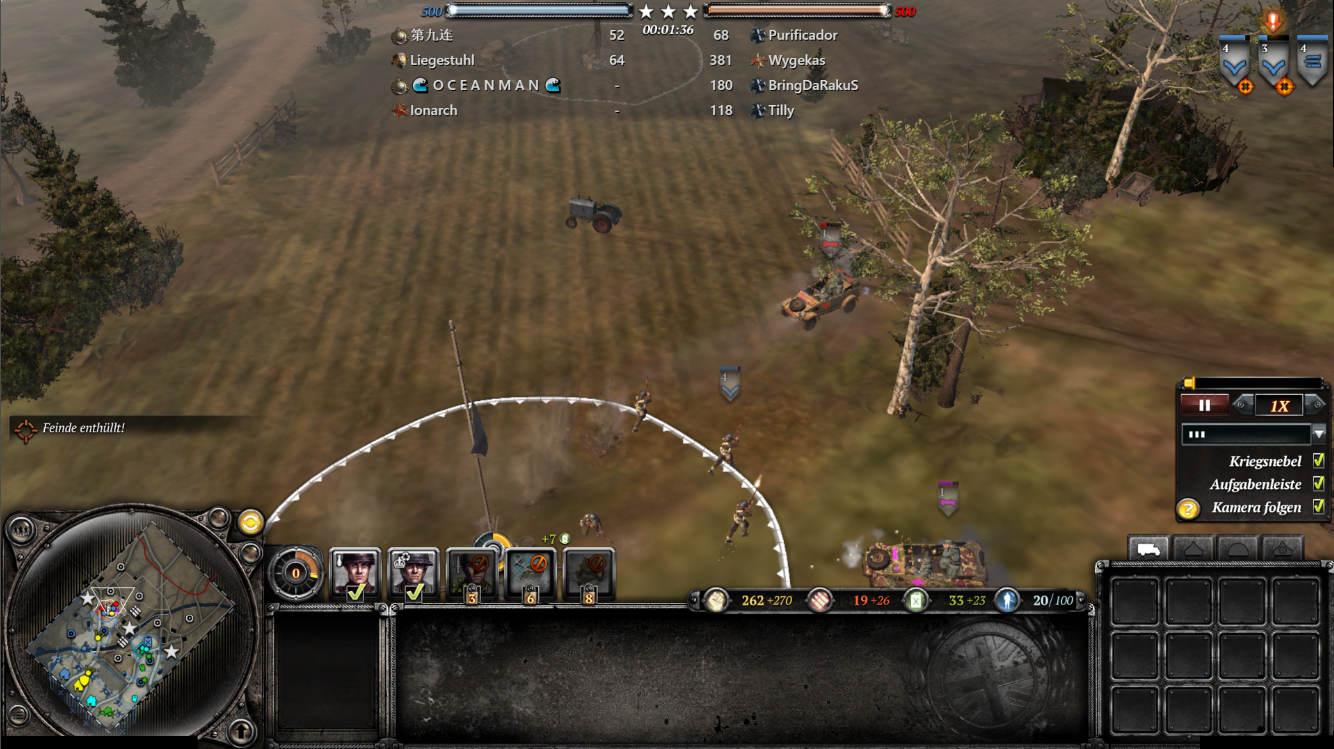This screenshot has height=749, width=1334.
Task: Toggle the Kamera folgen checkbox
Action: 1318,507
